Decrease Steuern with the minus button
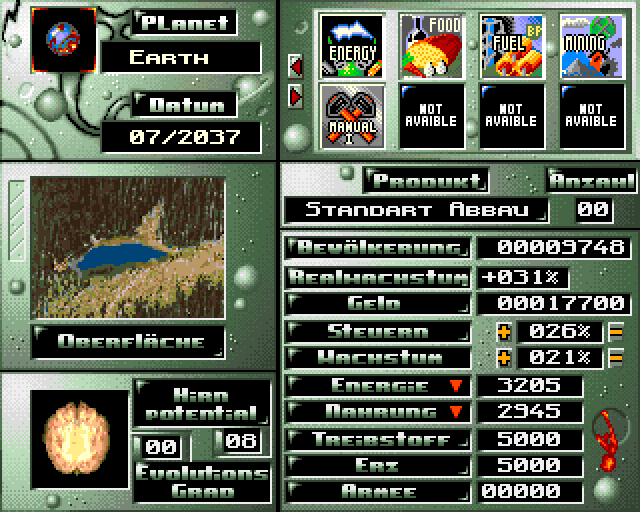The image size is (640, 512). (616, 332)
